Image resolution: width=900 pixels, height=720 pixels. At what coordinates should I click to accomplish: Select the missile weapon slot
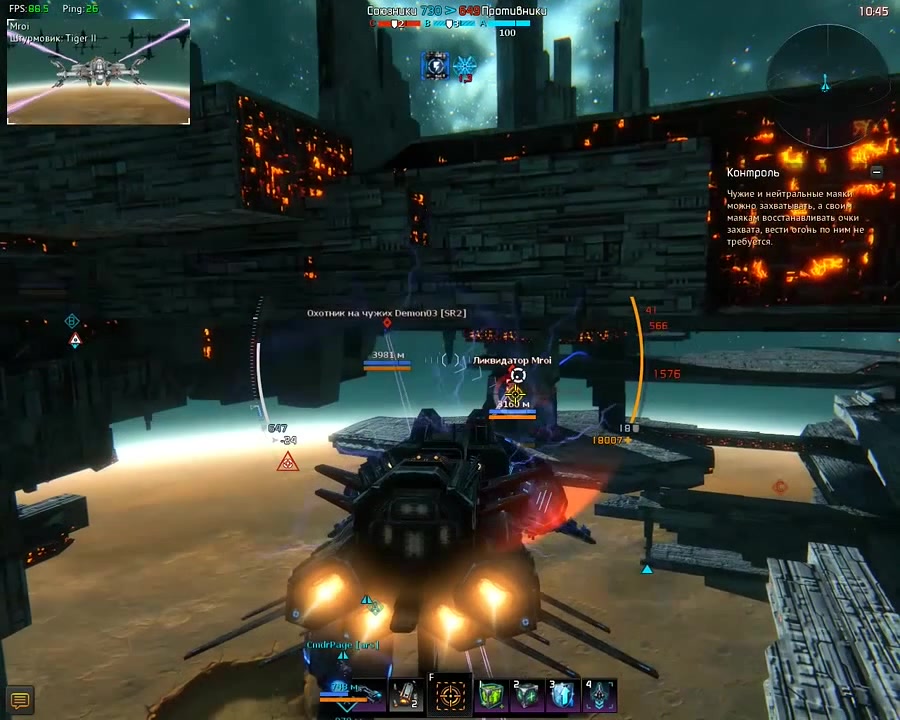pyautogui.click(x=406, y=695)
